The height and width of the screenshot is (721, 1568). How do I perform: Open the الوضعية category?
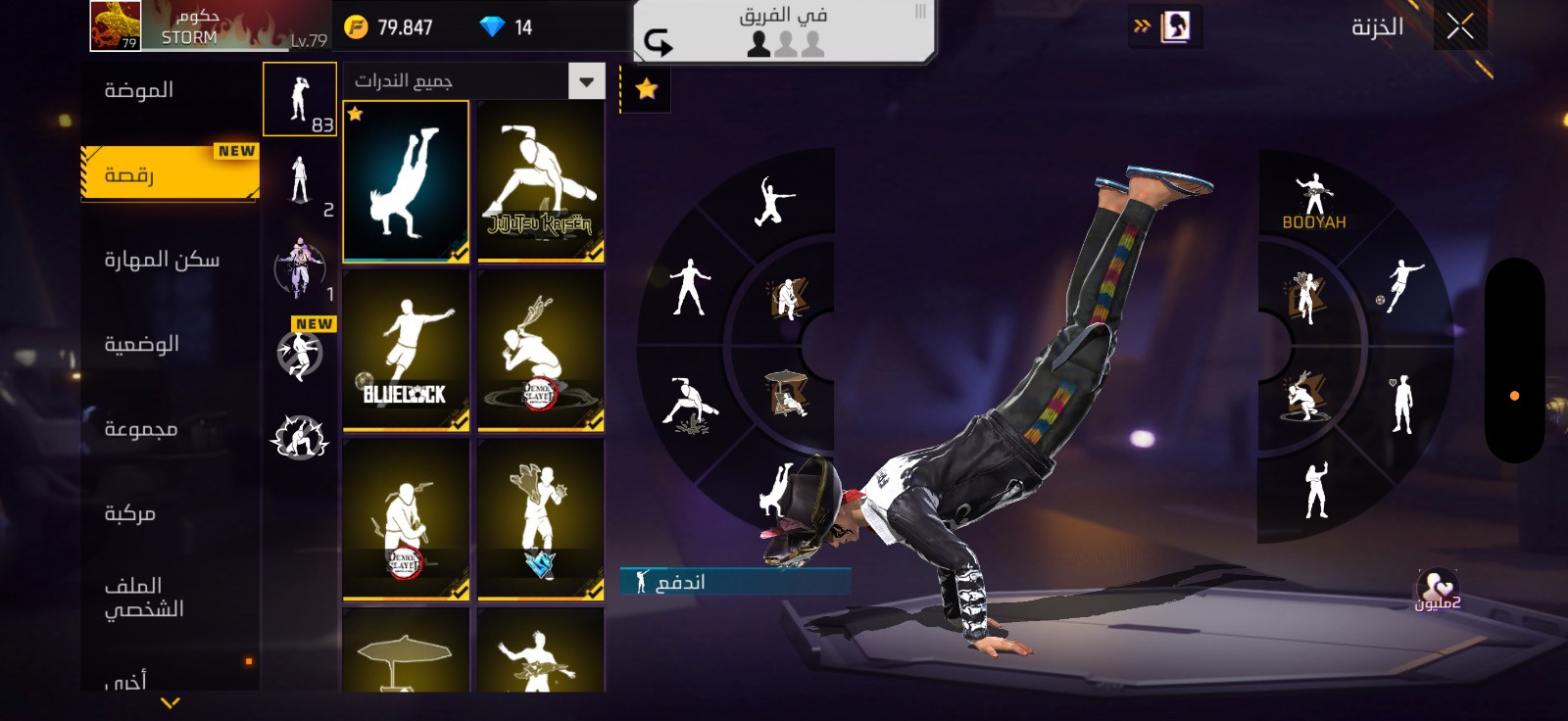point(142,344)
